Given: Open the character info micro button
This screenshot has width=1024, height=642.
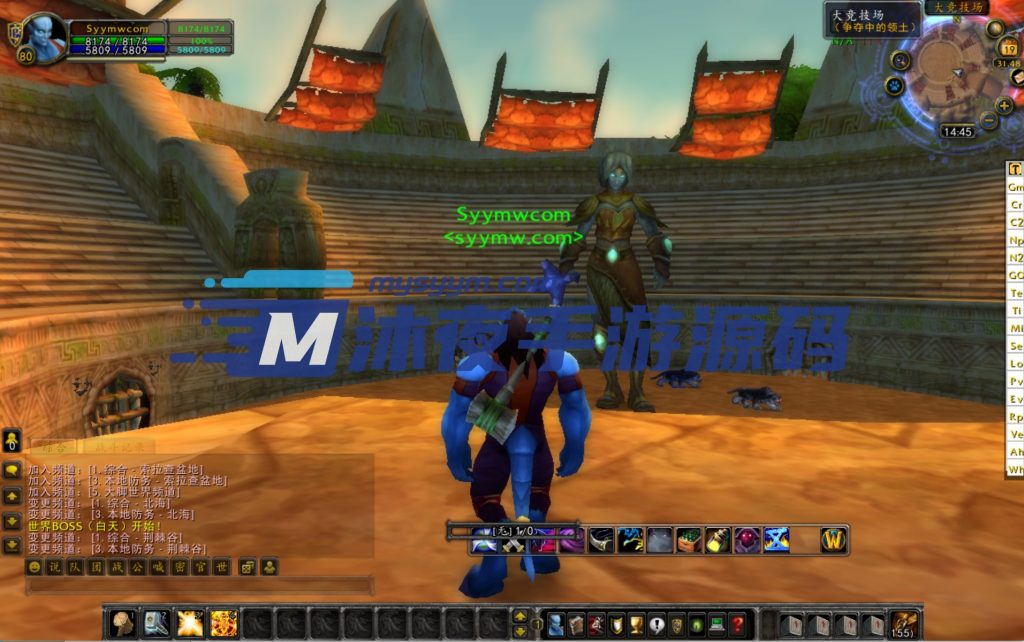Looking at the screenshot, I should pos(556,624).
